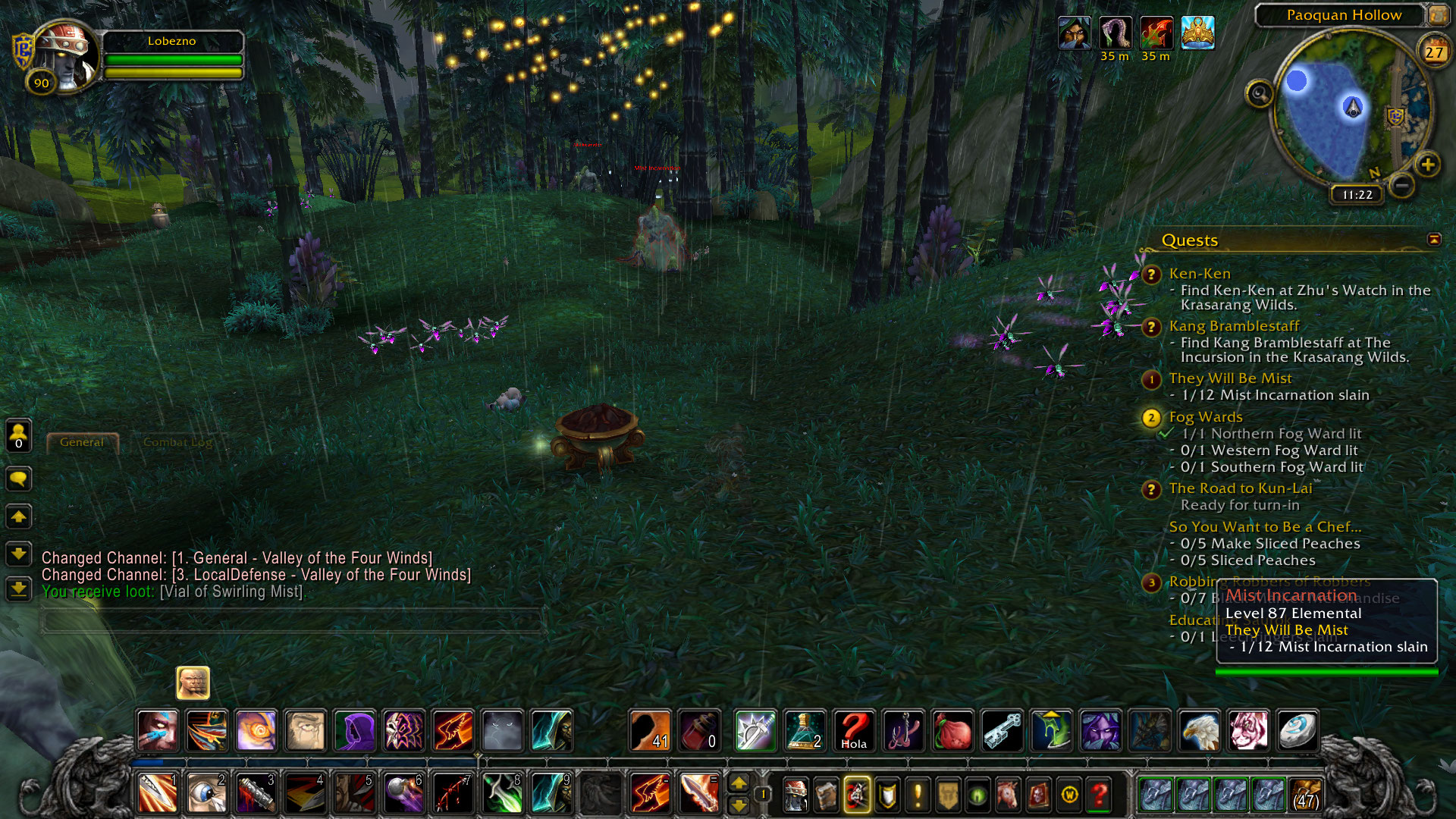Use the bomb ability in slot 6
This screenshot has height=819, width=1456.
[x=403, y=794]
